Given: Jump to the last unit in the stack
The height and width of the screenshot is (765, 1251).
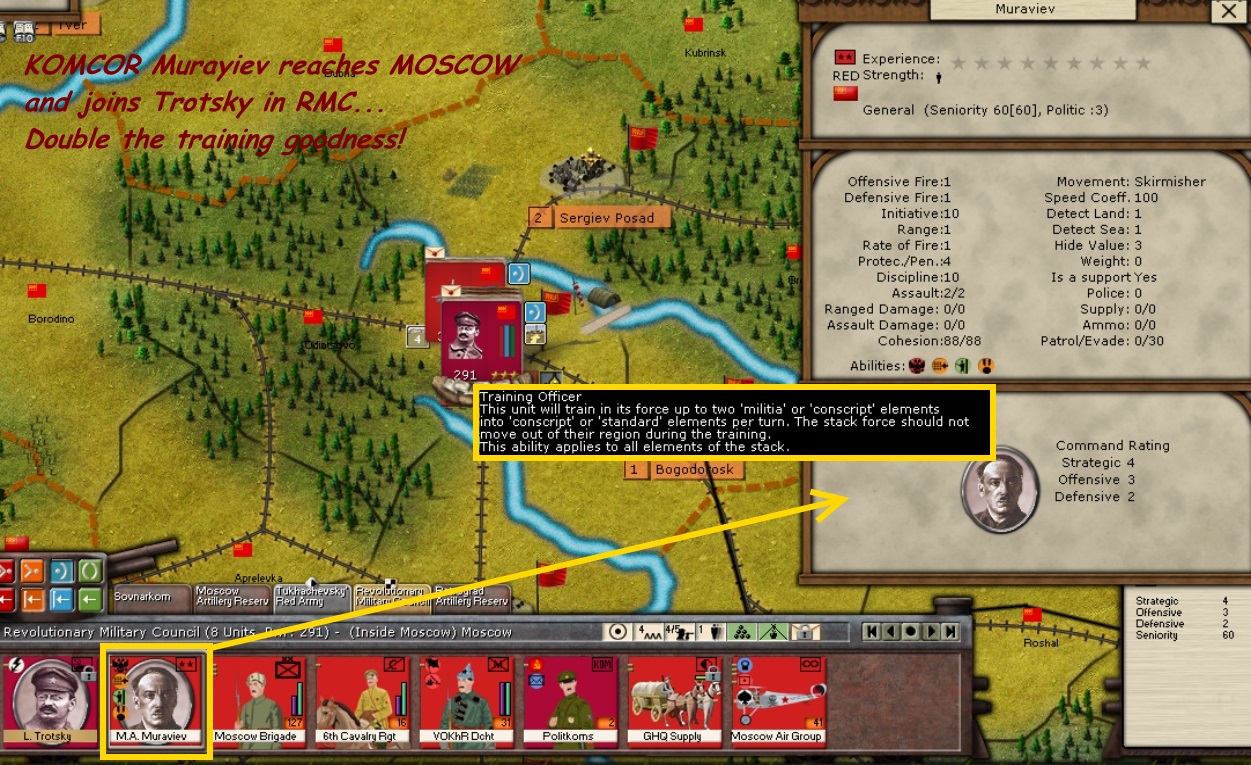Looking at the screenshot, I should click(950, 632).
